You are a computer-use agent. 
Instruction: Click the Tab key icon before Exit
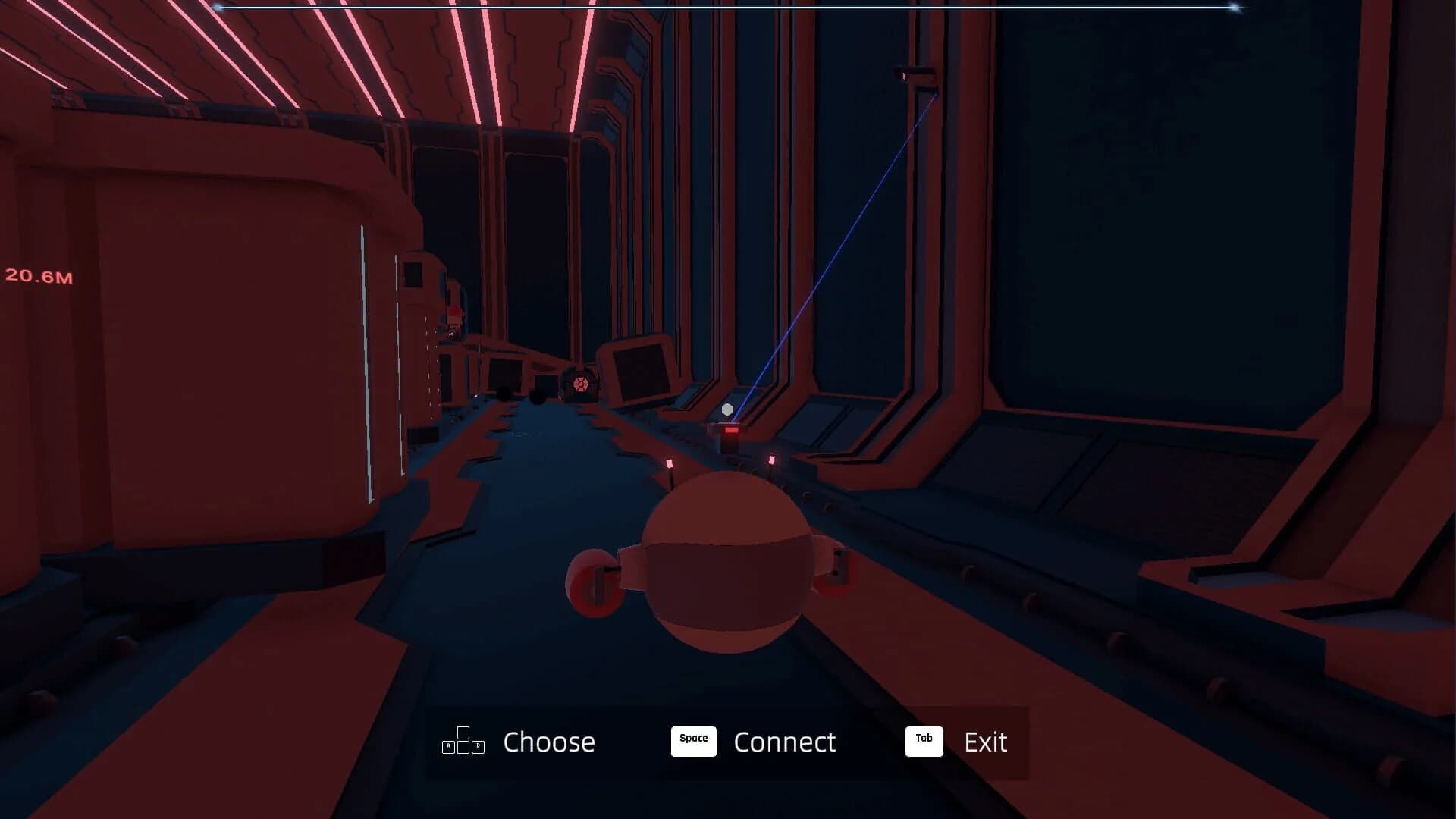(x=923, y=741)
